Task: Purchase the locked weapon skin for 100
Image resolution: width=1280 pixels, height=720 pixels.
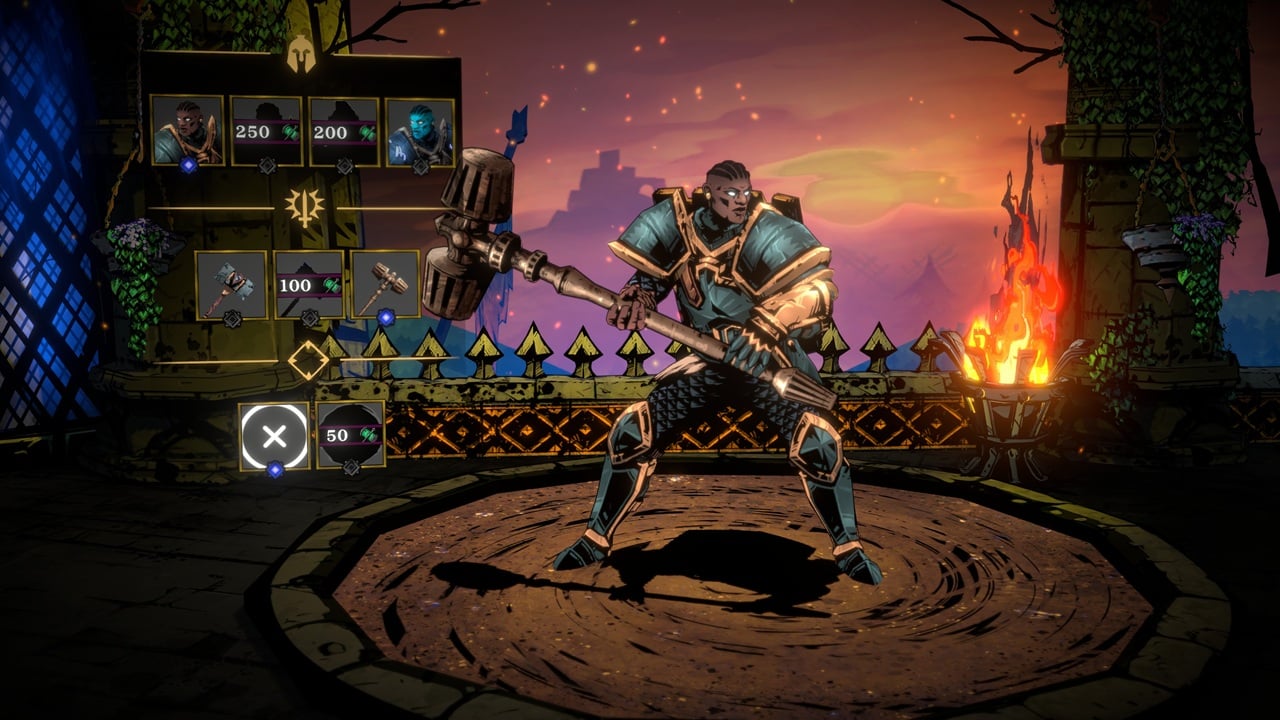Action: 309,284
